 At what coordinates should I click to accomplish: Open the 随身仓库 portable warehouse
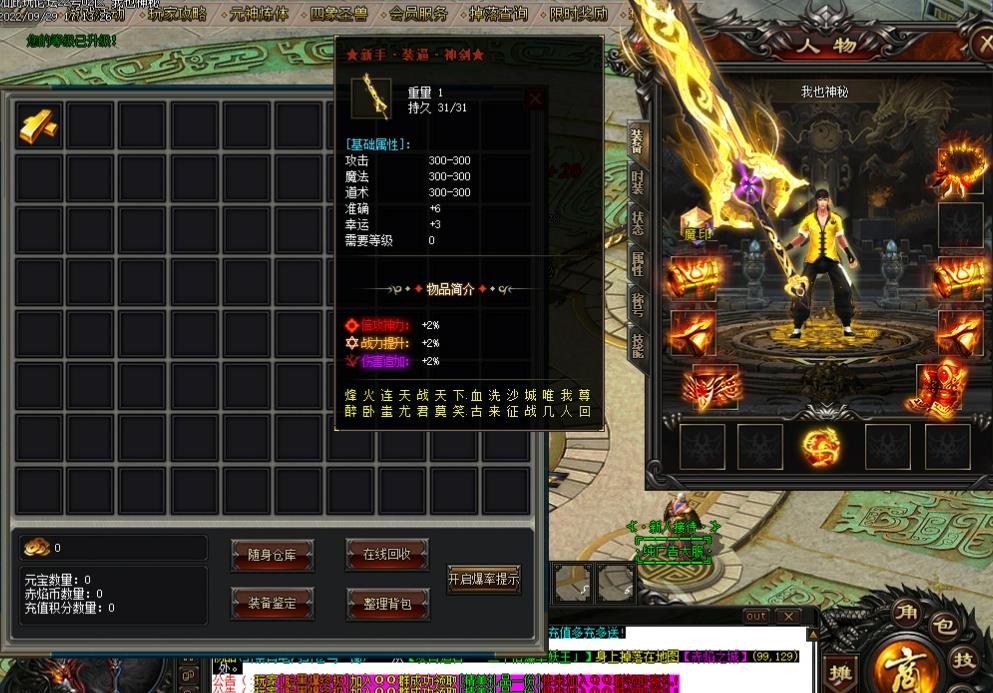(272, 555)
